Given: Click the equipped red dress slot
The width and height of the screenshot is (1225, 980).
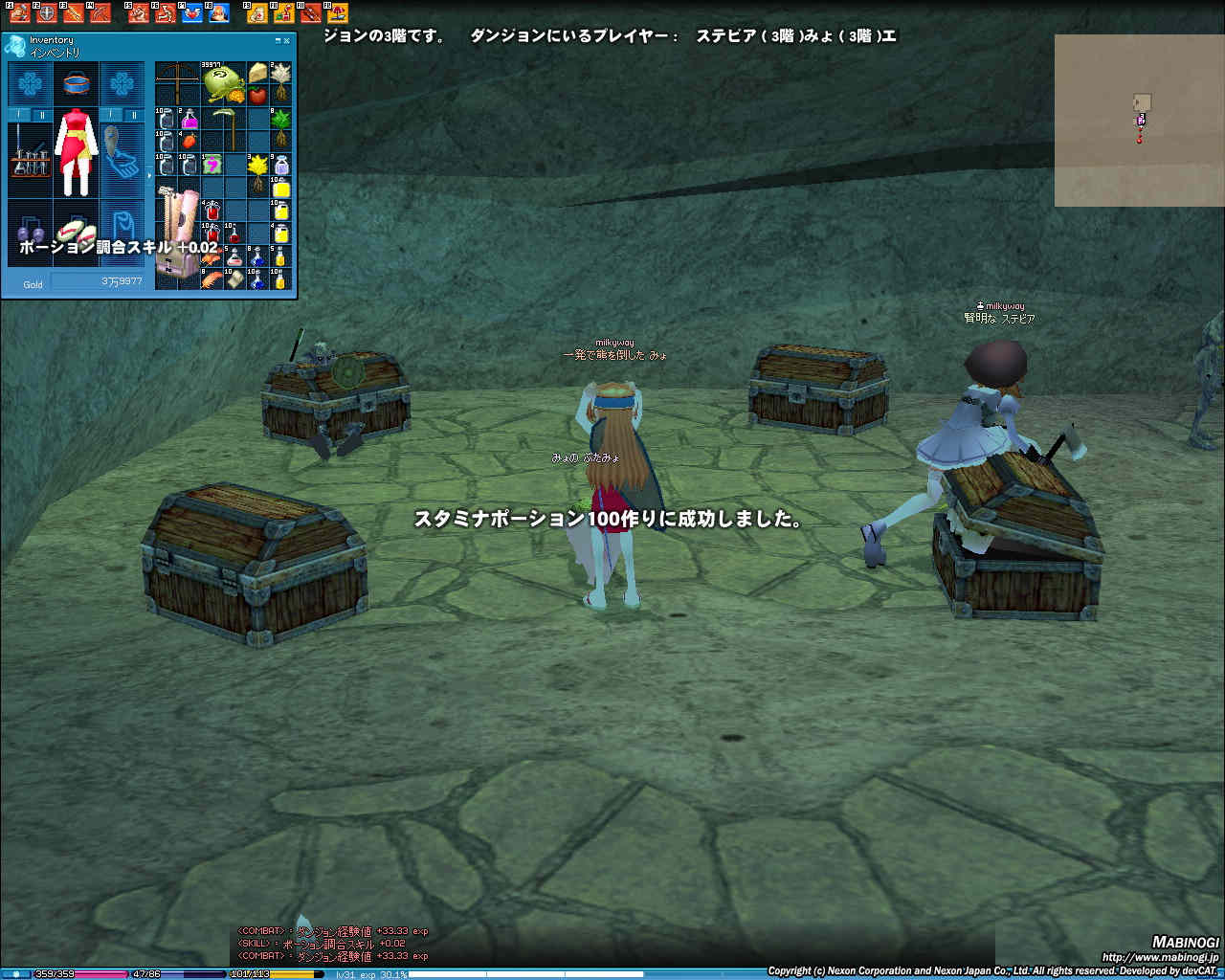Looking at the screenshot, I should [x=77, y=153].
